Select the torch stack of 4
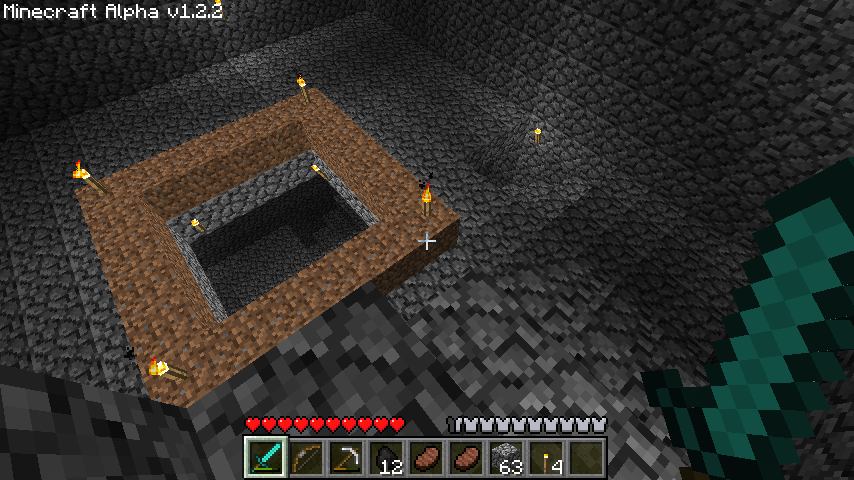Screen dimensions: 854x480 546,458
